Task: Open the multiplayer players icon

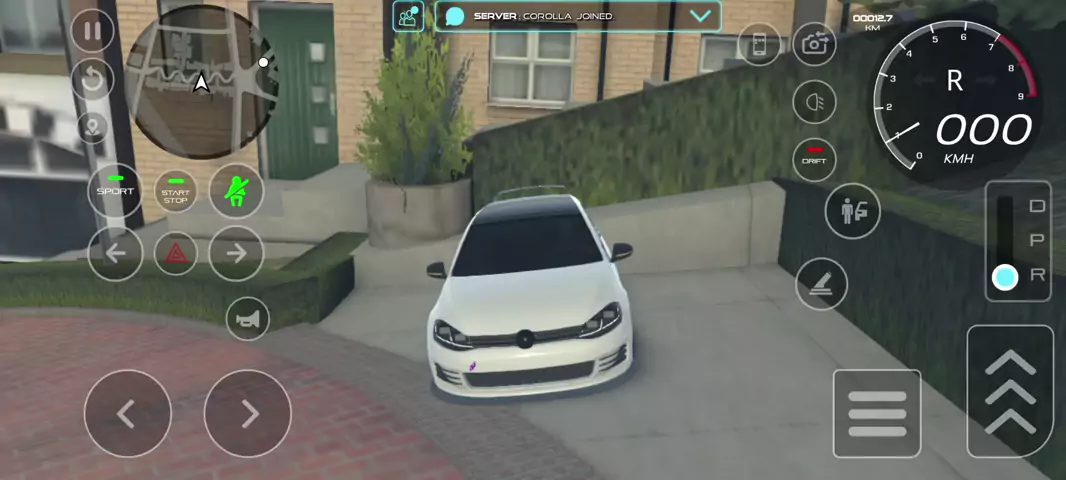Action: [408, 16]
